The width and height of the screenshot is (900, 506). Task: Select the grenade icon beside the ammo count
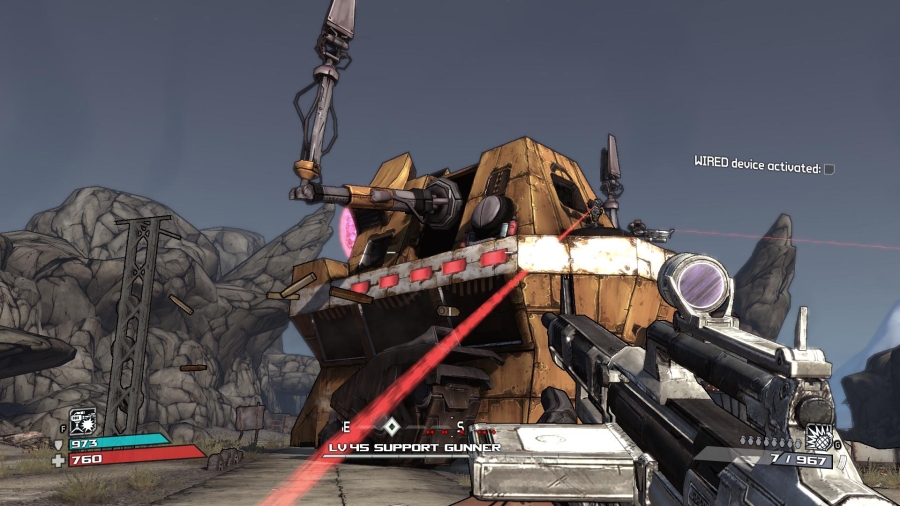[818, 438]
